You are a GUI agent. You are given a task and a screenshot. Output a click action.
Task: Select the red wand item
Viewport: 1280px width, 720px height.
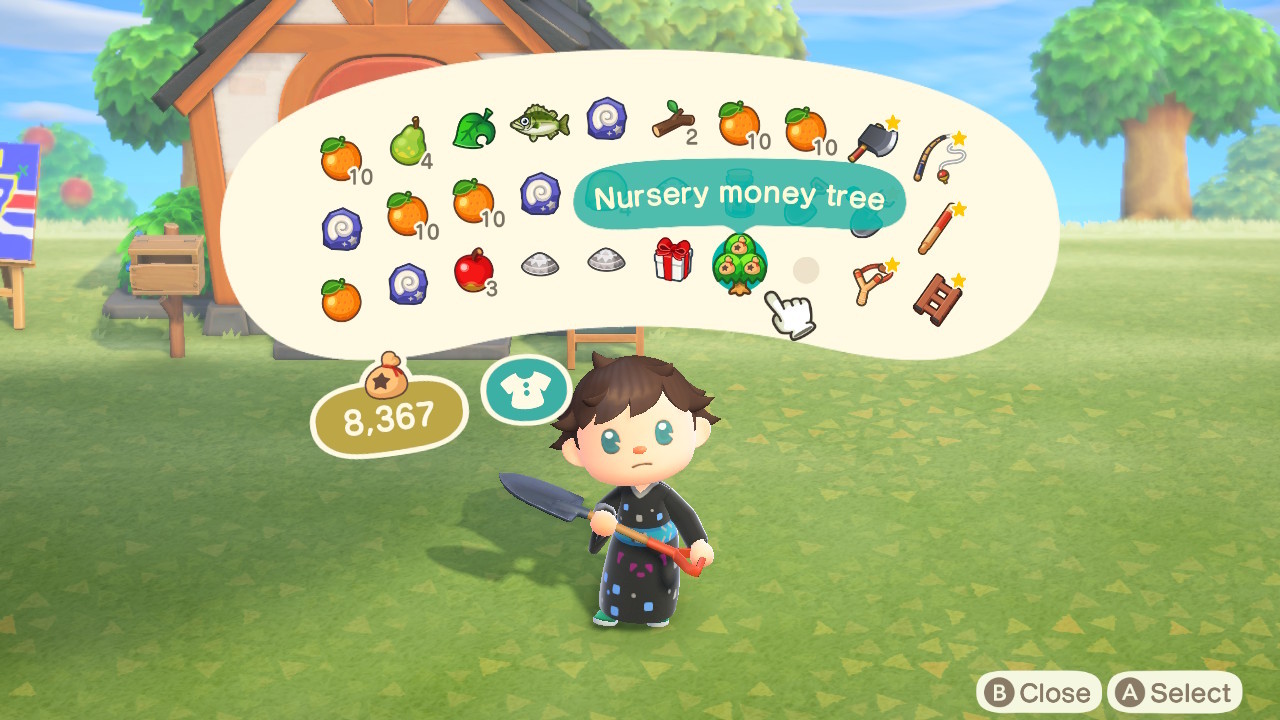[938, 228]
